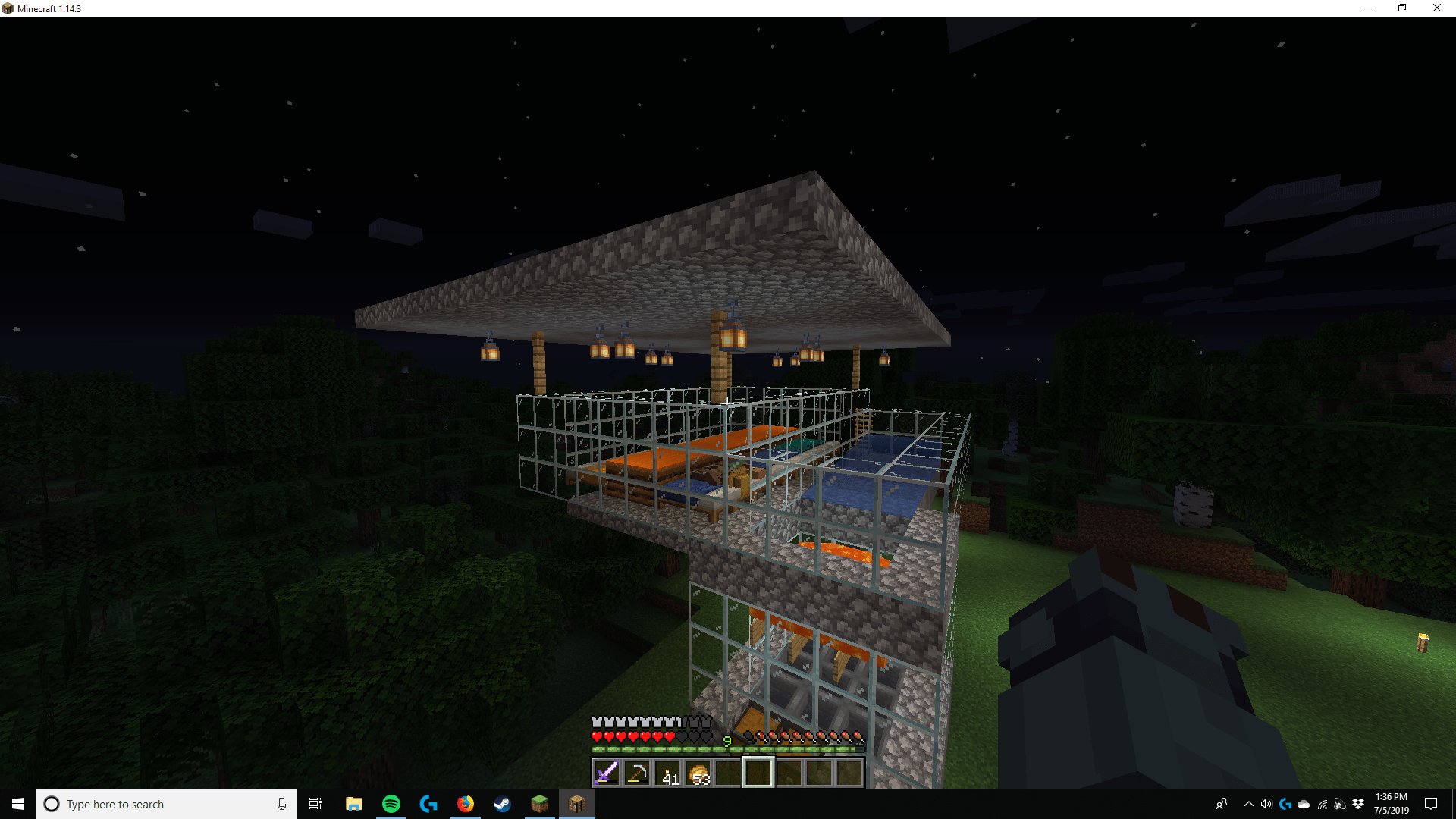This screenshot has height=819, width=1456.
Task: Open Logitech G HUB from the system tray
Action: (1285, 804)
